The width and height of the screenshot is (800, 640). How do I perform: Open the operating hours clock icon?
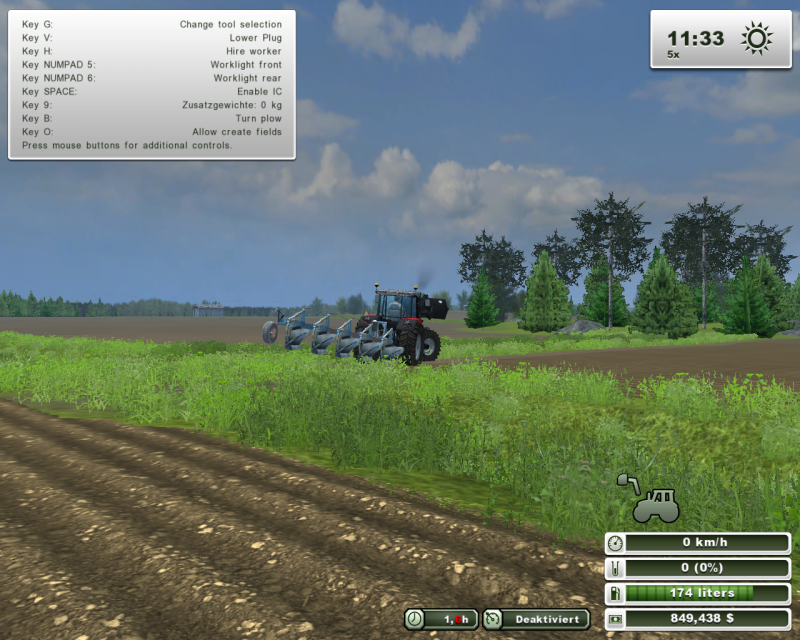coord(415,620)
